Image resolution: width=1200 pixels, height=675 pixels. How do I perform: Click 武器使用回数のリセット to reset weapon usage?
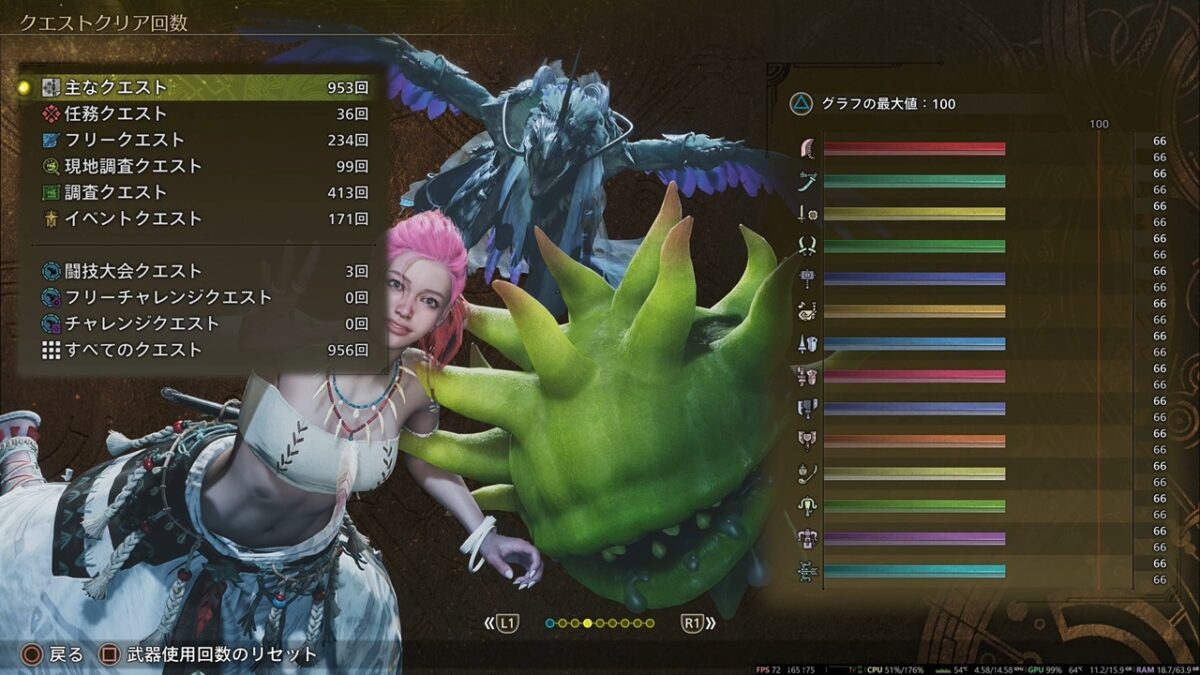208,655
